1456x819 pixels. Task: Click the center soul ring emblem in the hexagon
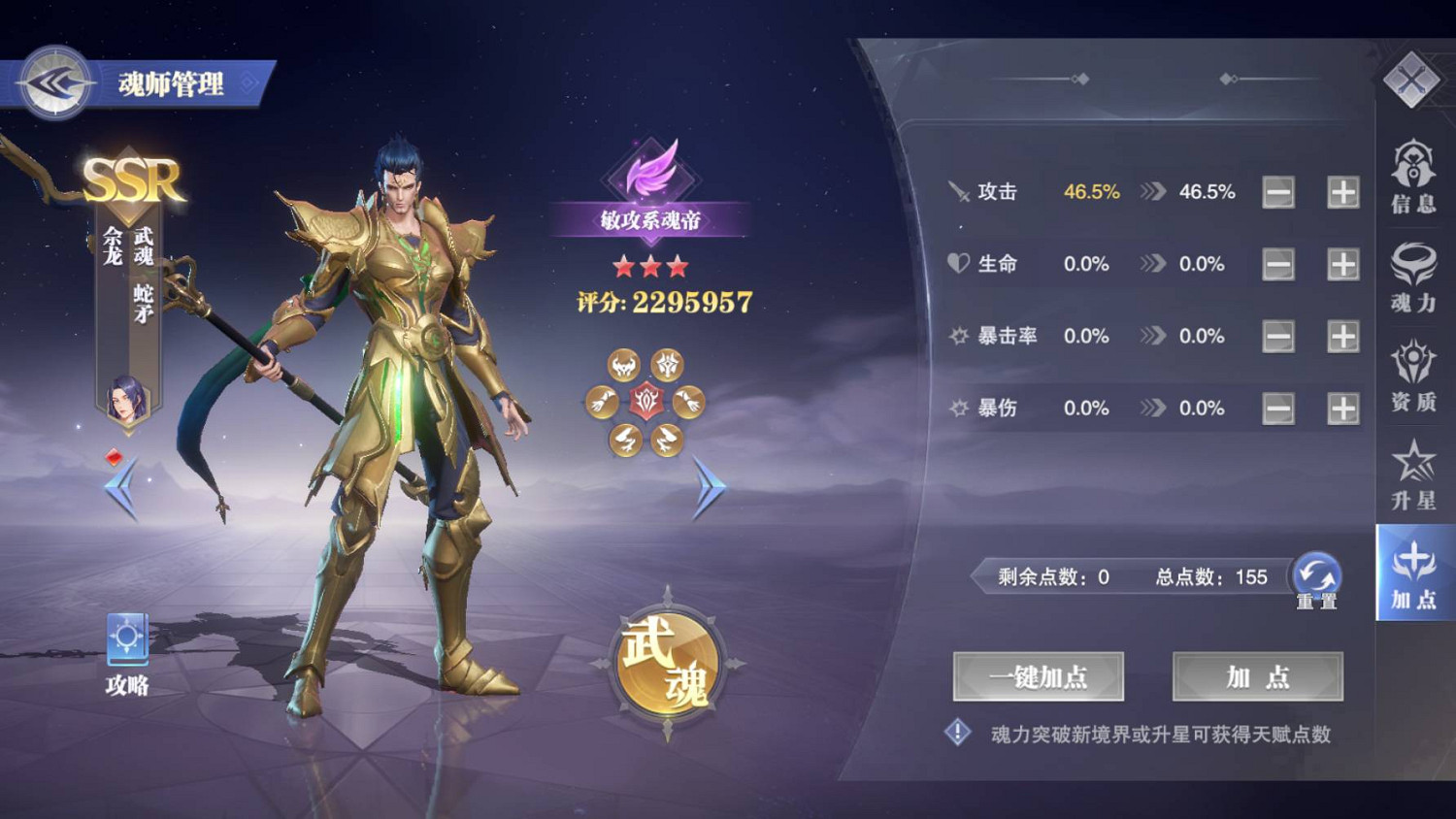[x=646, y=401]
